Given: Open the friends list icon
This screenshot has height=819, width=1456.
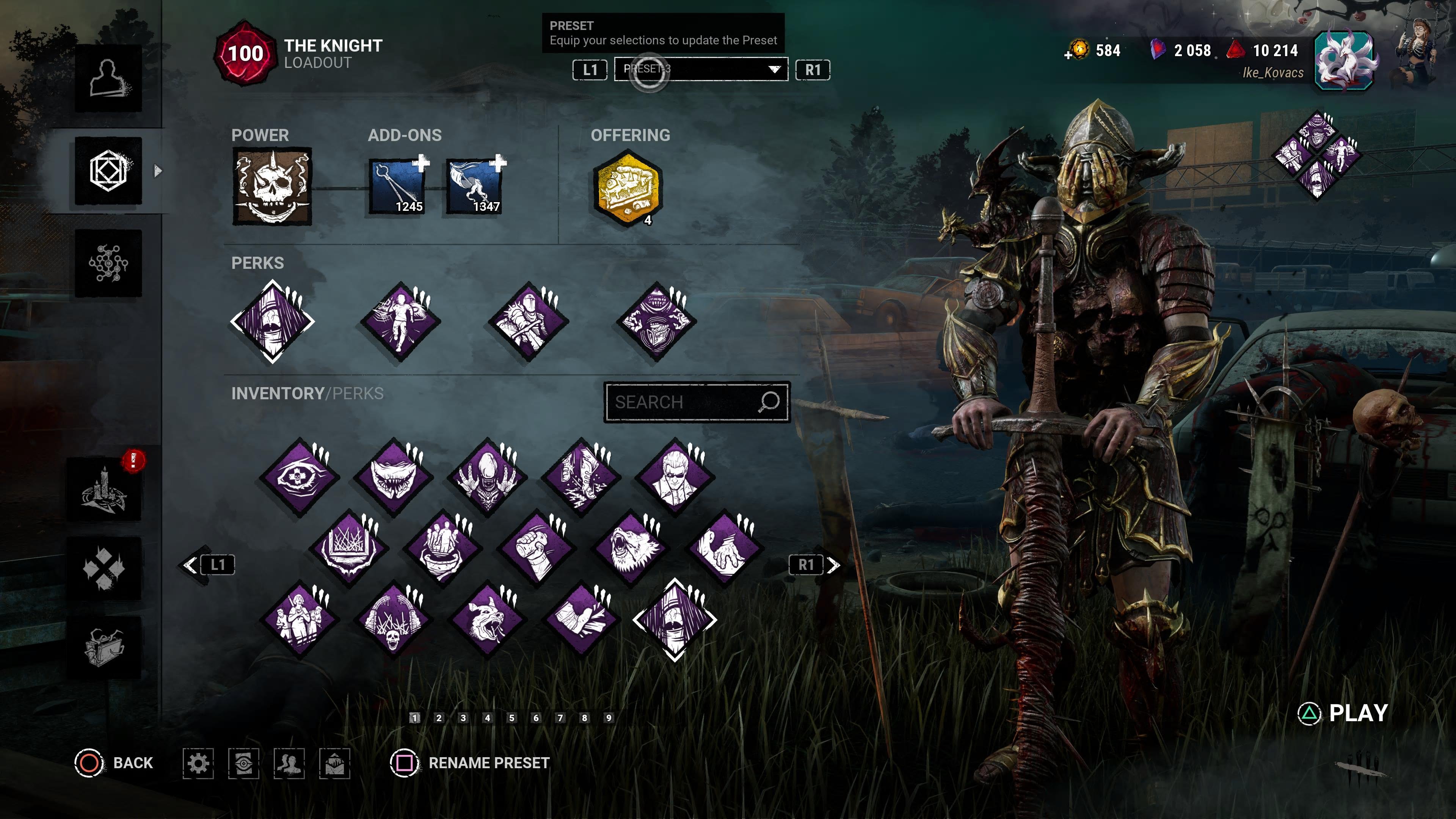Looking at the screenshot, I should coord(289,763).
